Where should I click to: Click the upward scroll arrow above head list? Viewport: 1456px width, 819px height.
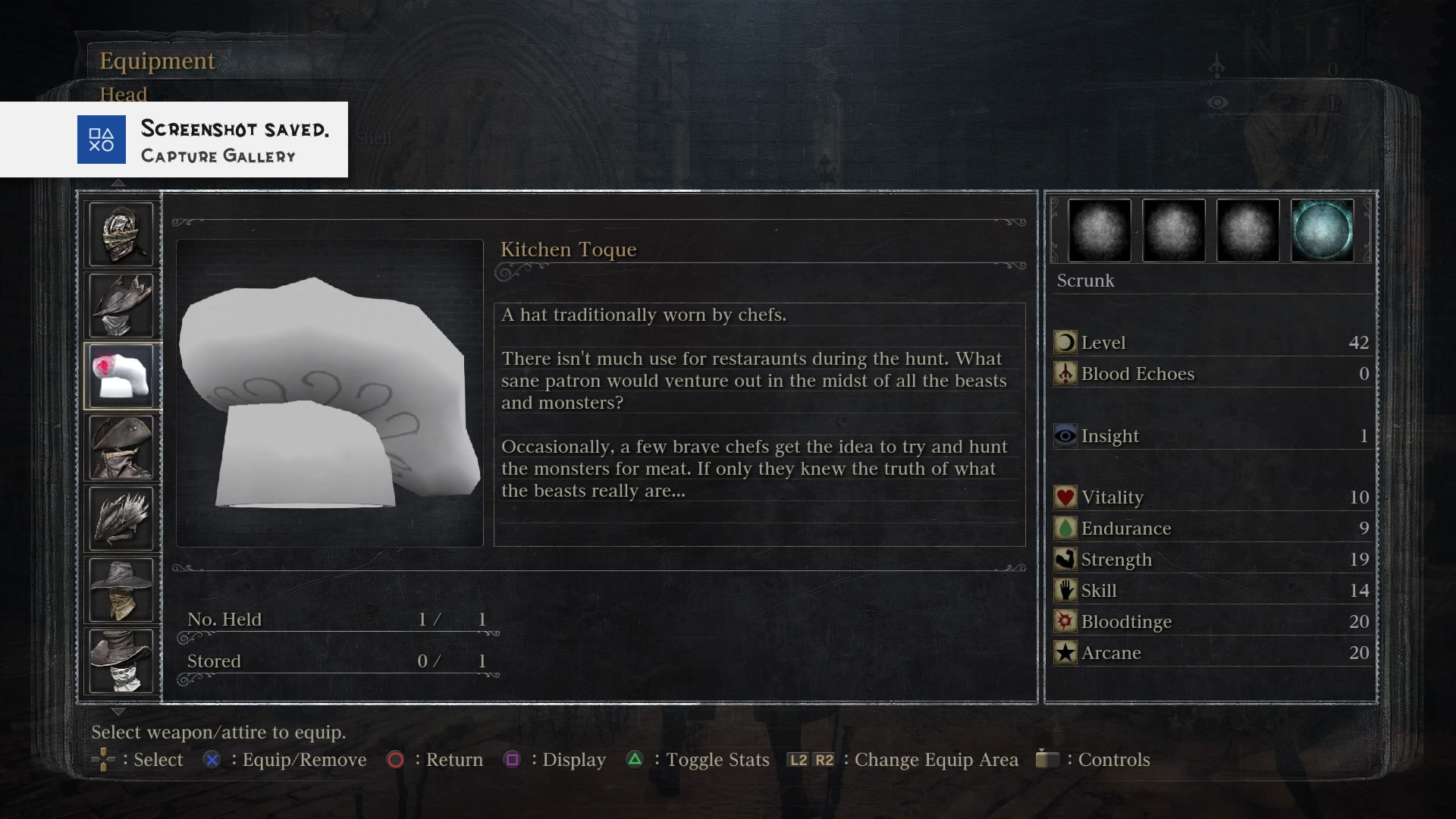(x=118, y=183)
